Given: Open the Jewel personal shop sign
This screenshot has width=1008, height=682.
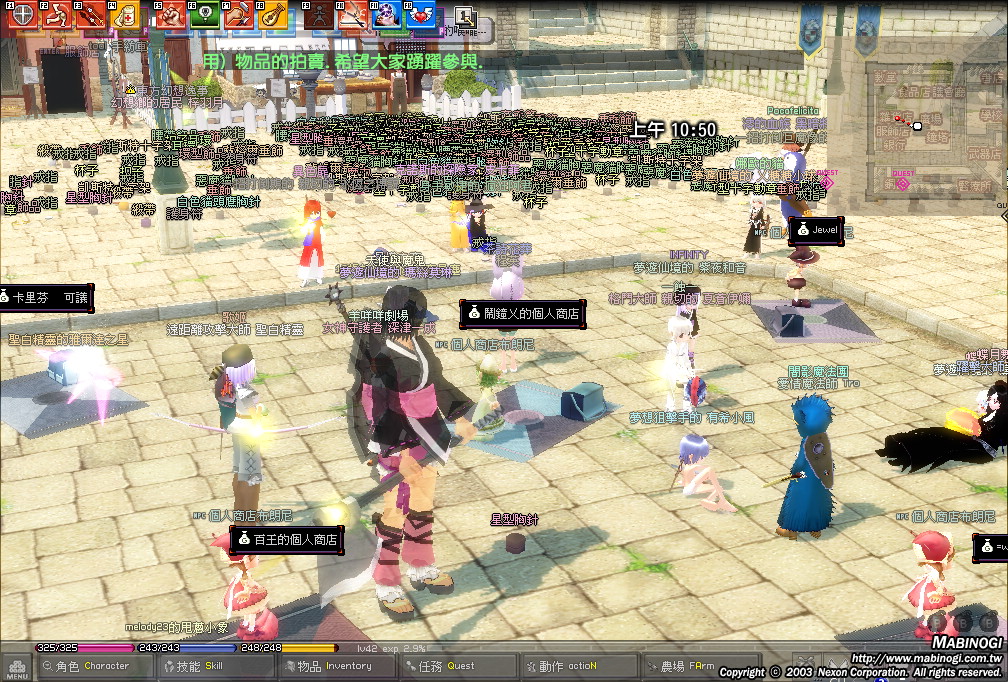Looking at the screenshot, I should 817,230.
